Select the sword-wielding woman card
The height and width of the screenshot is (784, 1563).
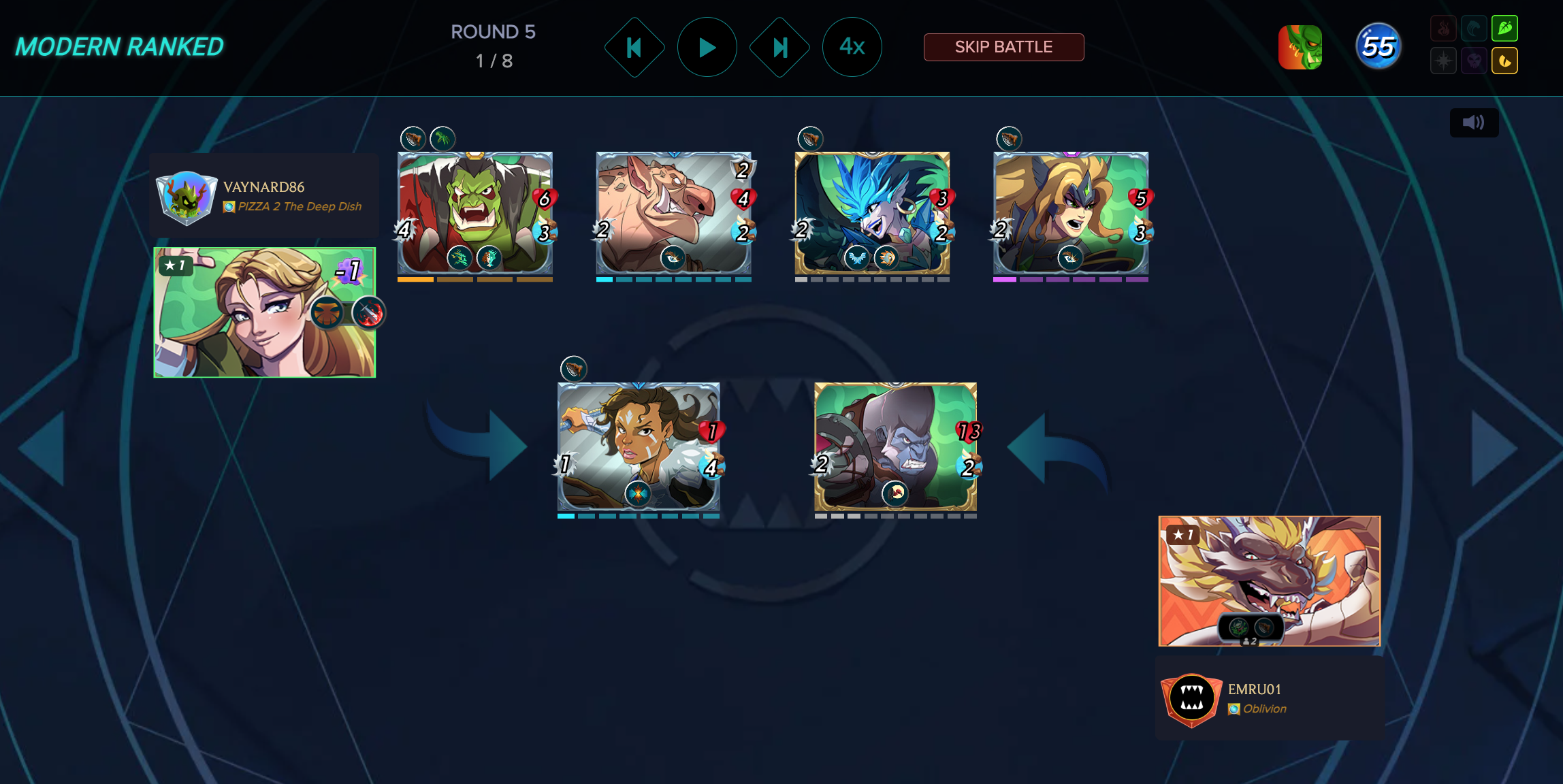click(639, 446)
